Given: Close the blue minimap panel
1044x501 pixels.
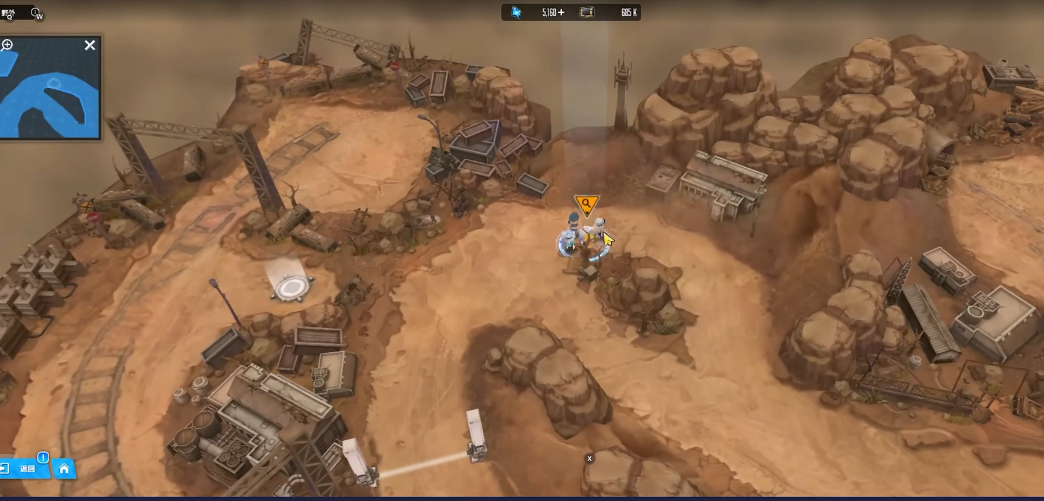Looking at the screenshot, I should coord(90,45).
